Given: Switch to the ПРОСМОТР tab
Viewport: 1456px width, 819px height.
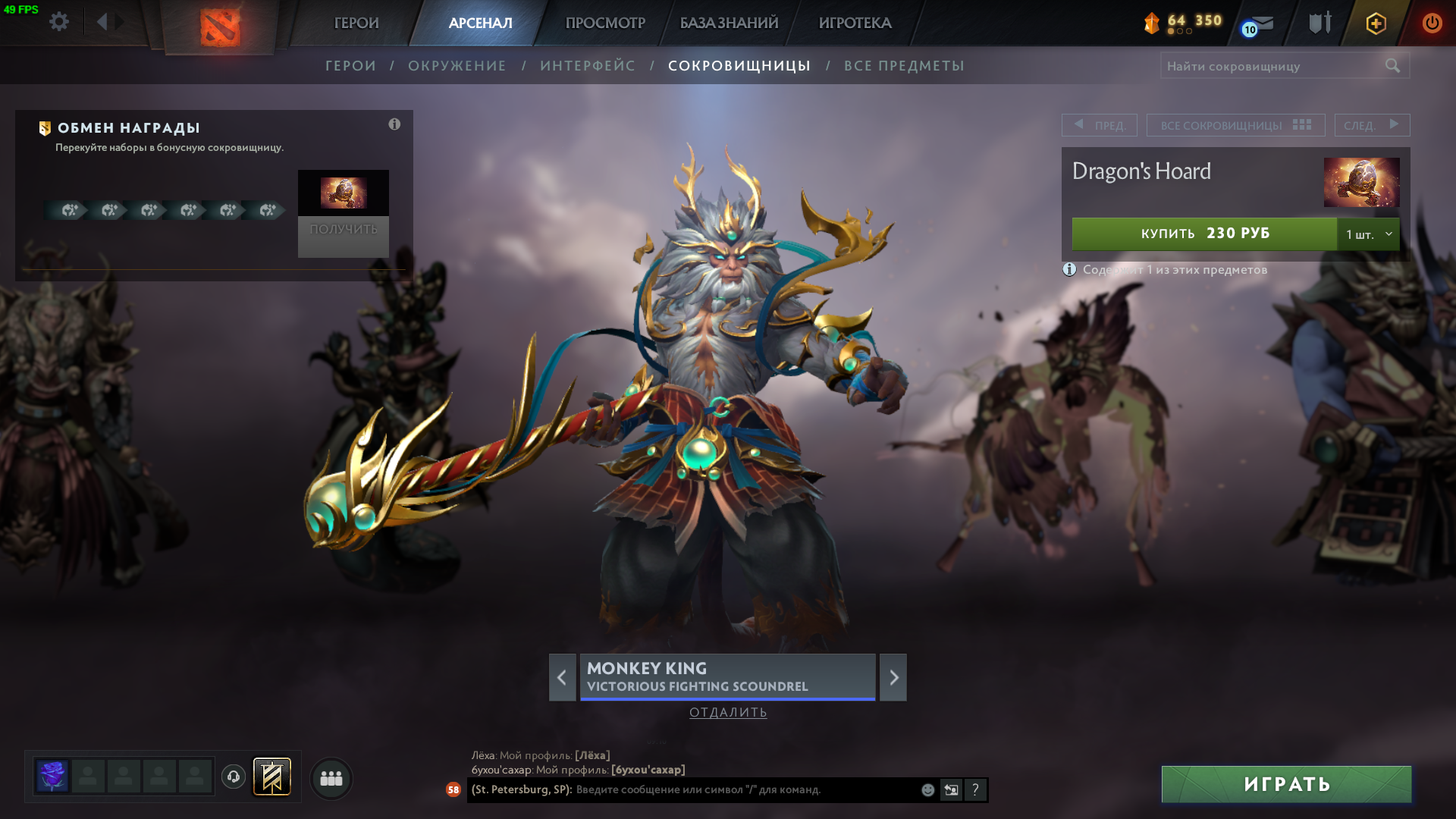Looking at the screenshot, I should tap(605, 23).
